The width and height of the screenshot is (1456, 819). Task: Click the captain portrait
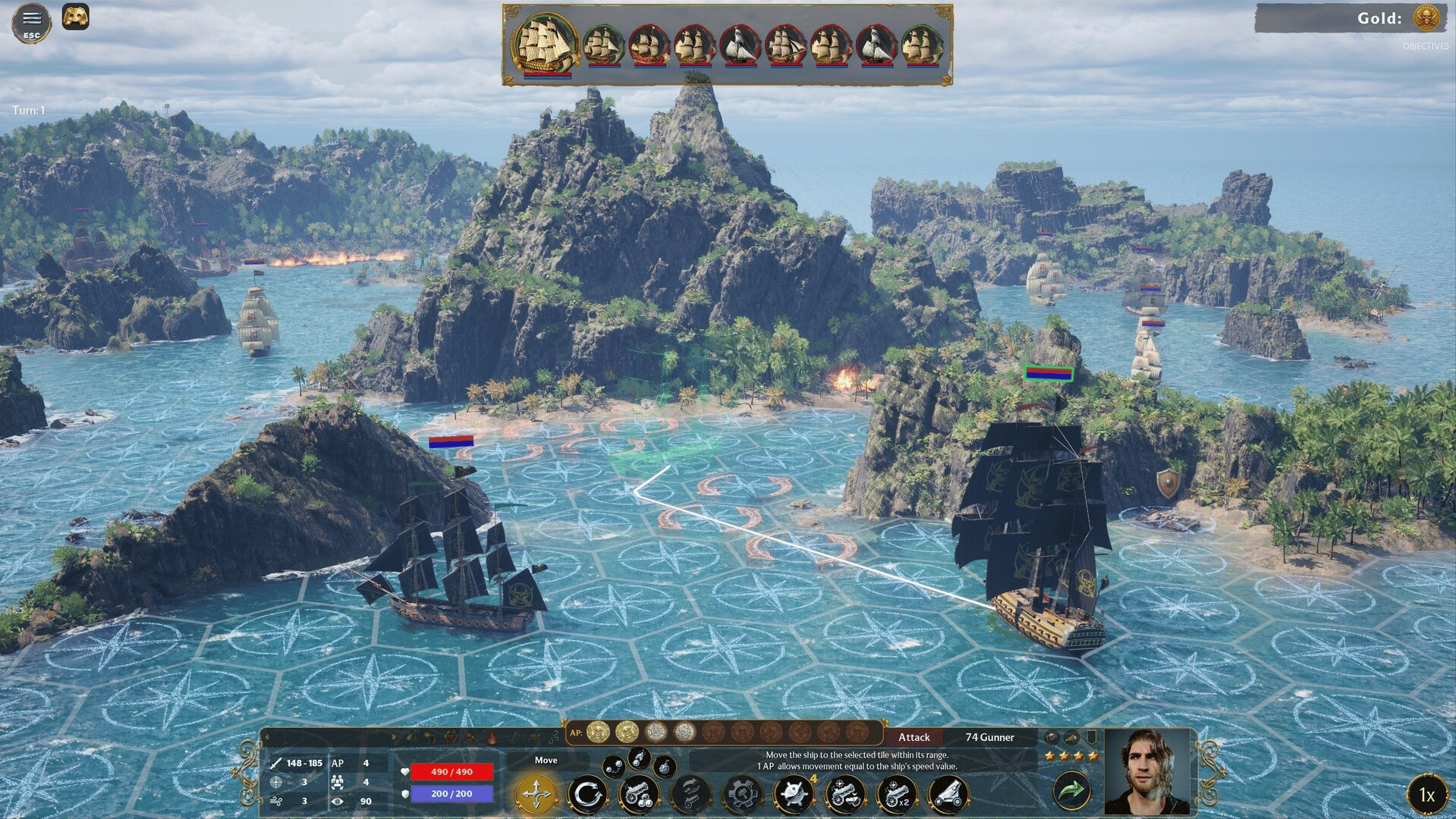click(x=1146, y=772)
